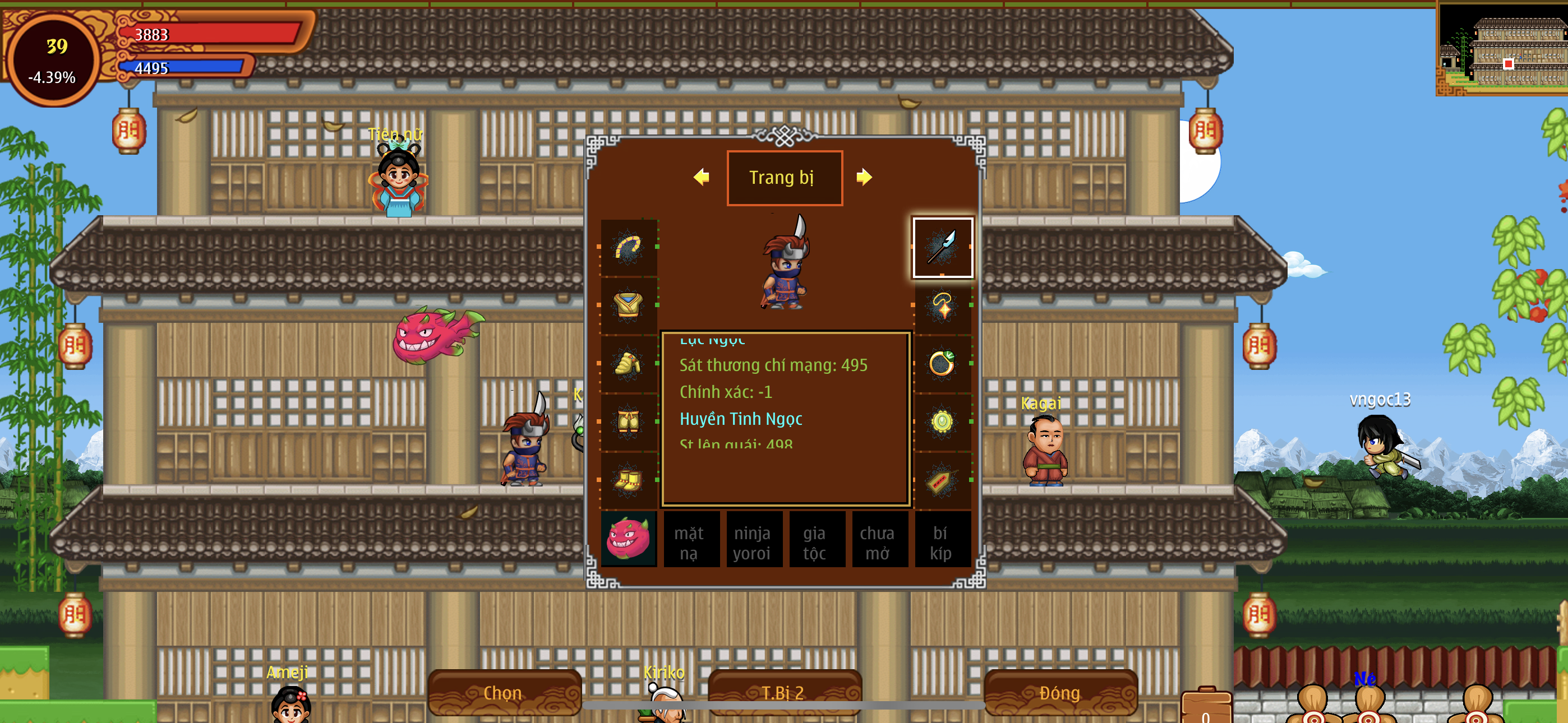
Task: Select the green jade pendant slot
Action: tap(942, 421)
